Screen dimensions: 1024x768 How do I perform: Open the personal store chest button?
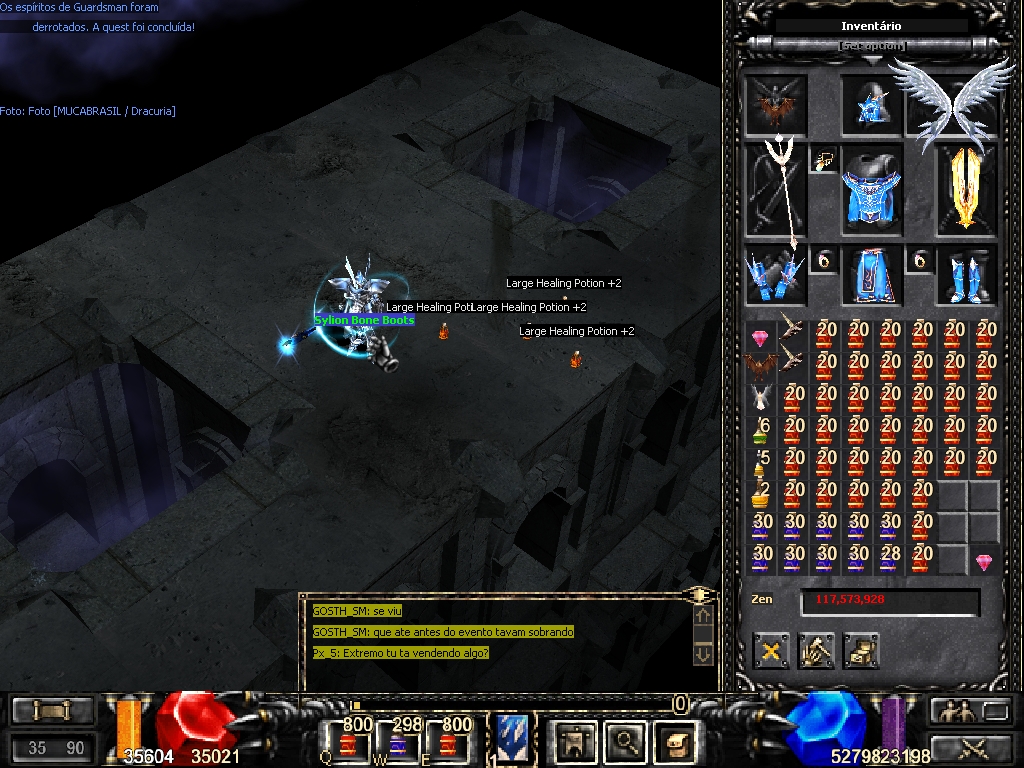(x=860, y=651)
